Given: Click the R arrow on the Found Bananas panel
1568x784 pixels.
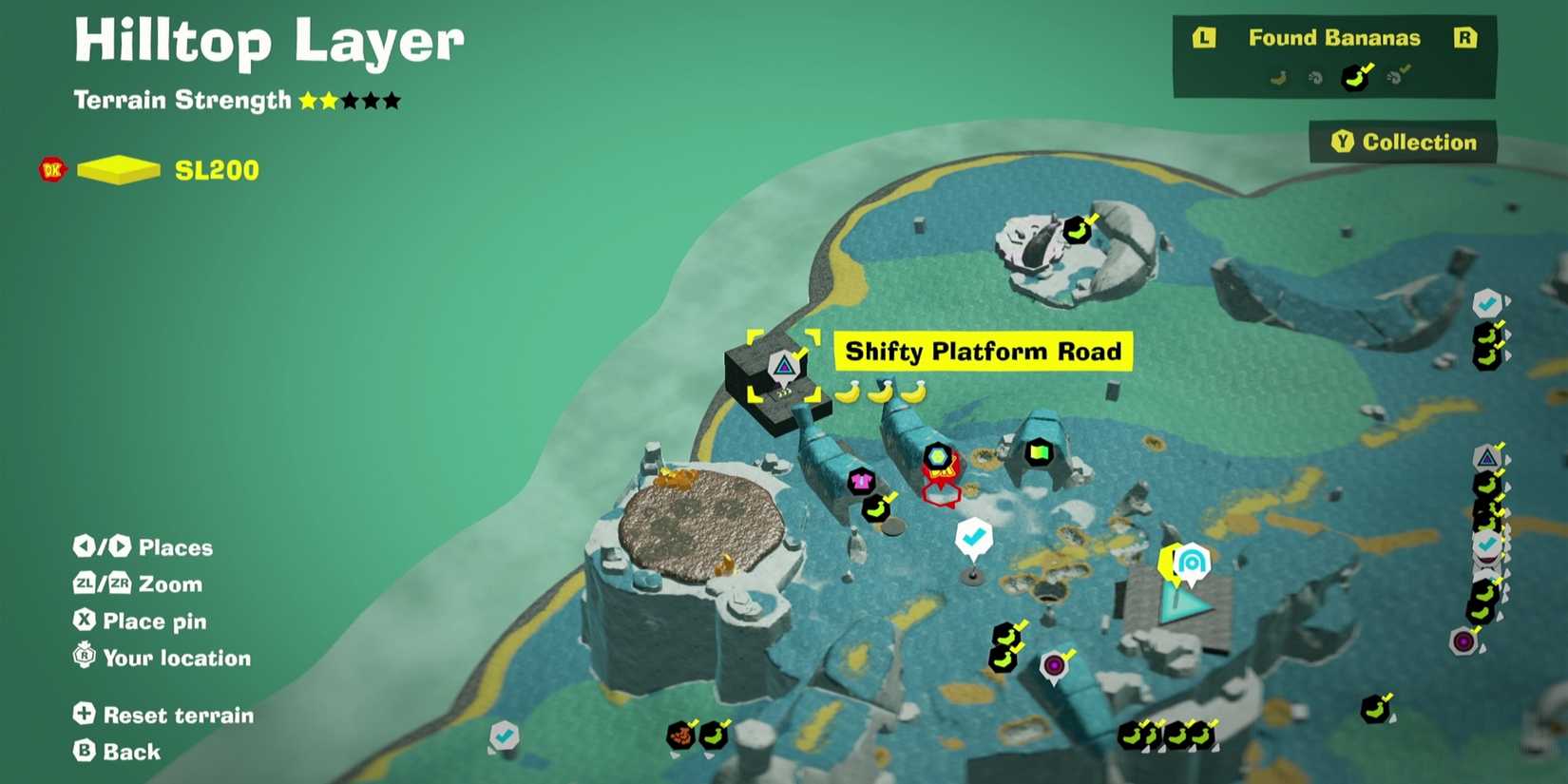Looking at the screenshot, I should [1468, 39].
